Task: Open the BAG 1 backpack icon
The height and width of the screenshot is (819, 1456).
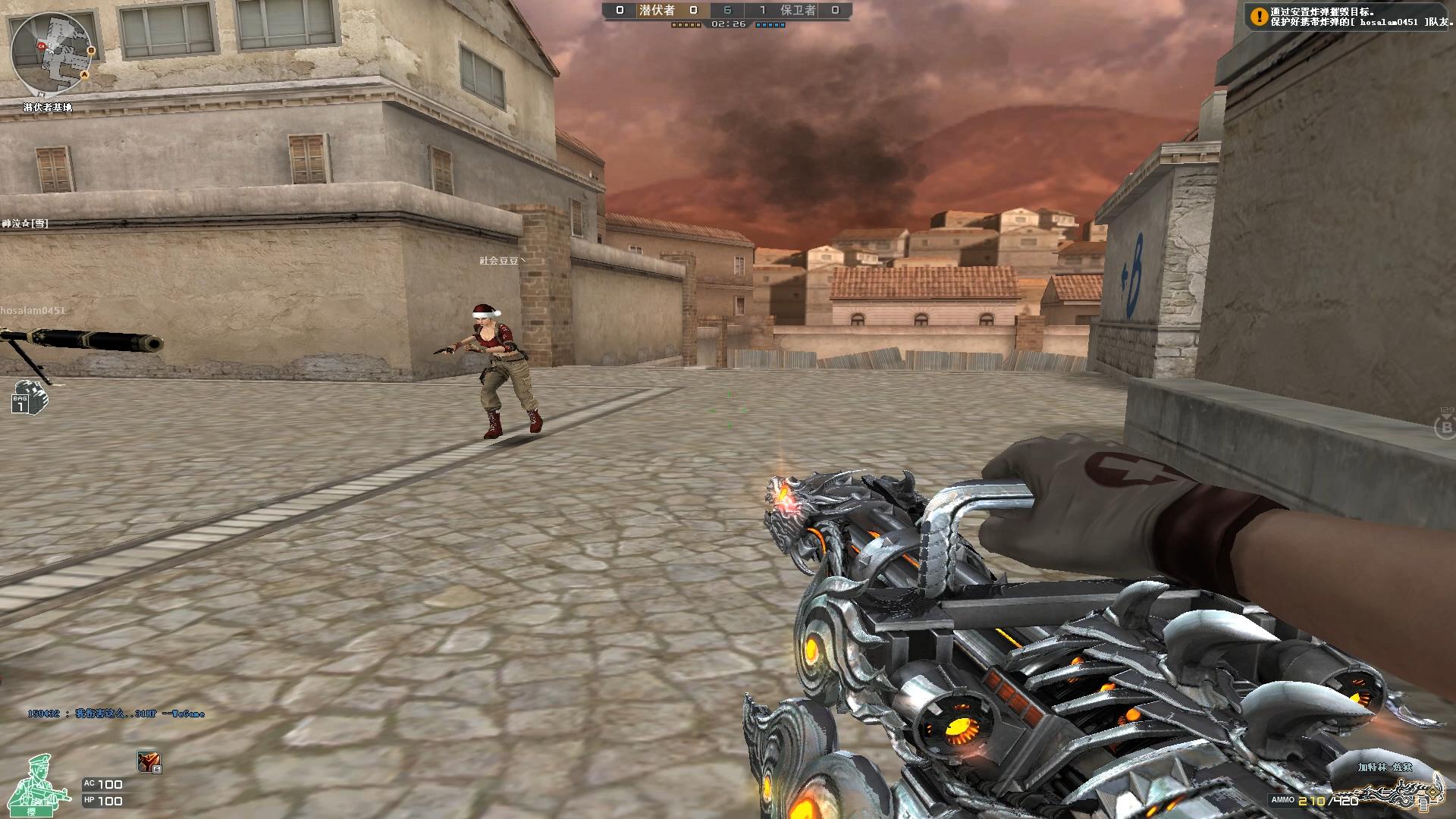Action: [x=30, y=397]
